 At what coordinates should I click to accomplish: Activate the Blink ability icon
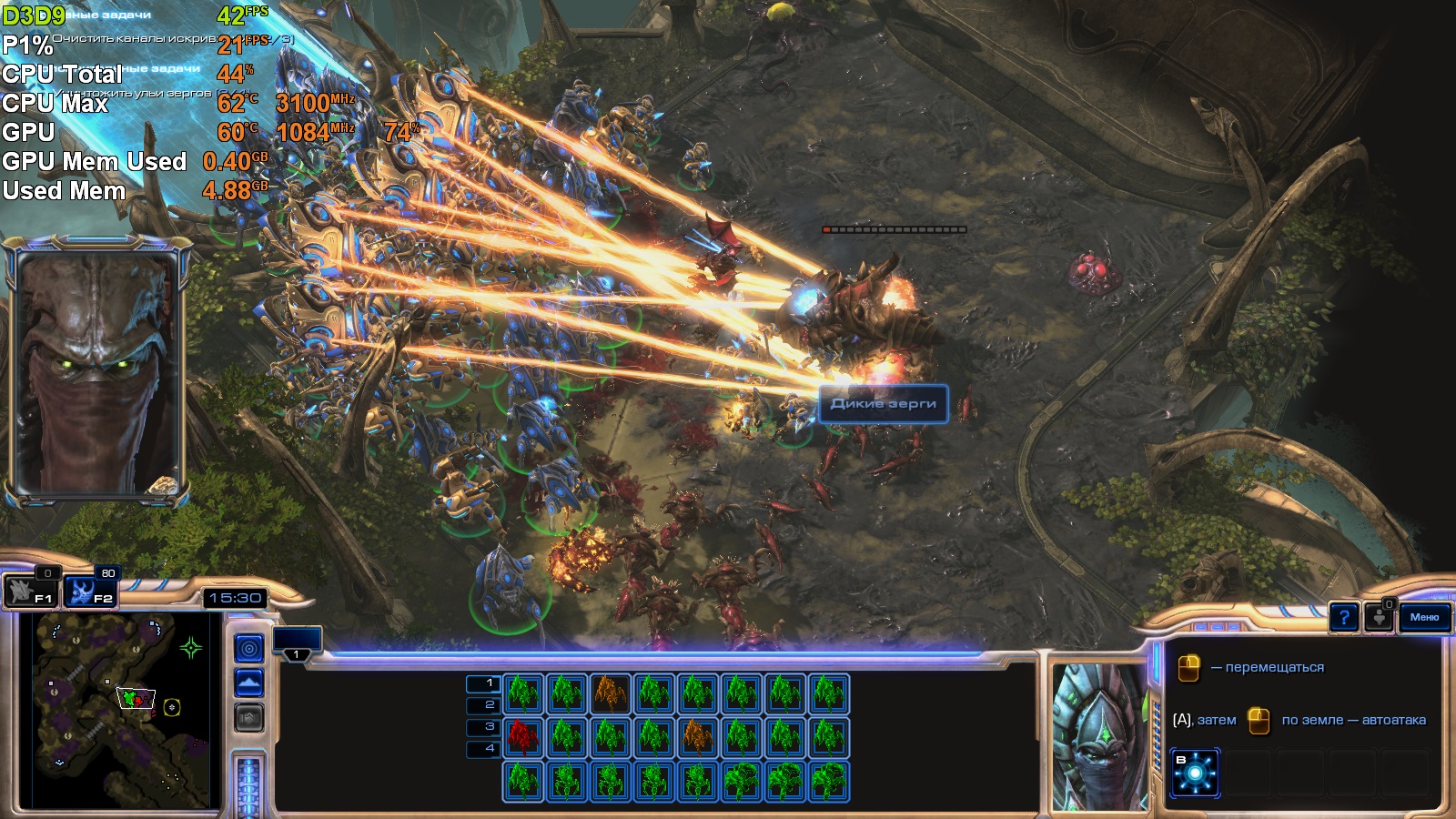pyautogui.click(x=1195, y=773)
